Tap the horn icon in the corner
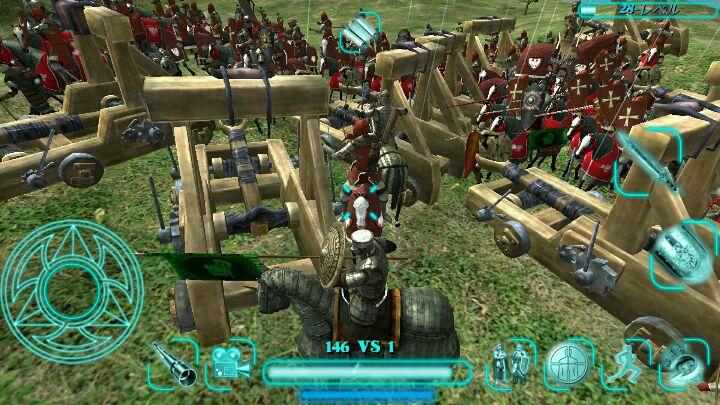The width and height of the screenshot is (720, 405). tap(683, 364)
